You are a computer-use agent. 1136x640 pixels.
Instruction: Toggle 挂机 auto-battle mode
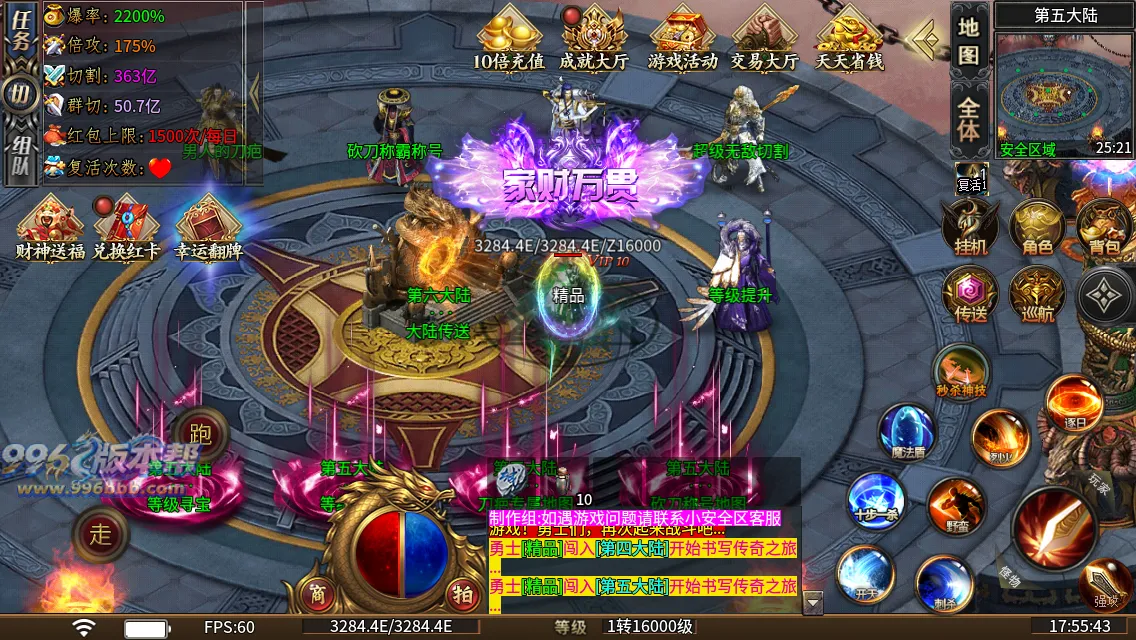tap(969, 226)
